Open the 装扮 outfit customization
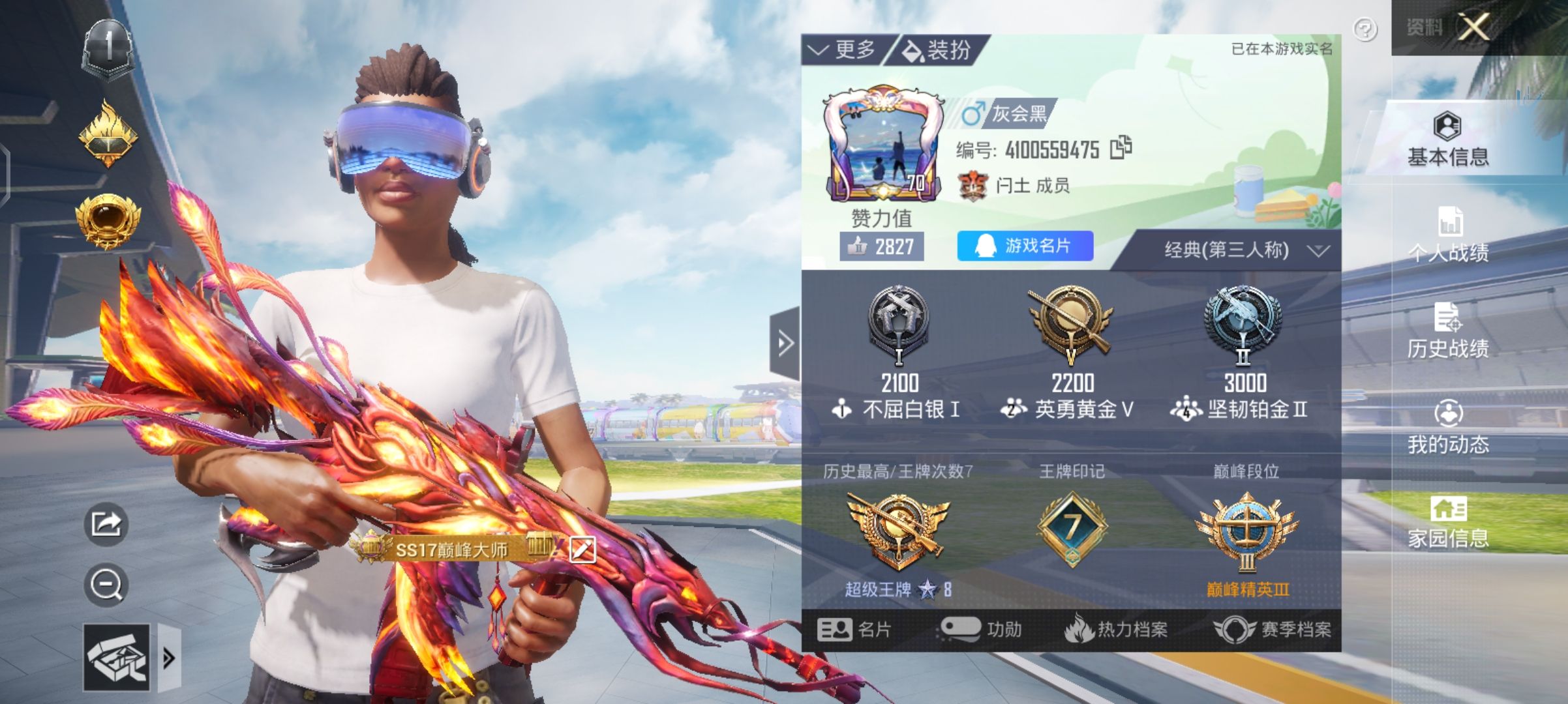 pos(938,50)
